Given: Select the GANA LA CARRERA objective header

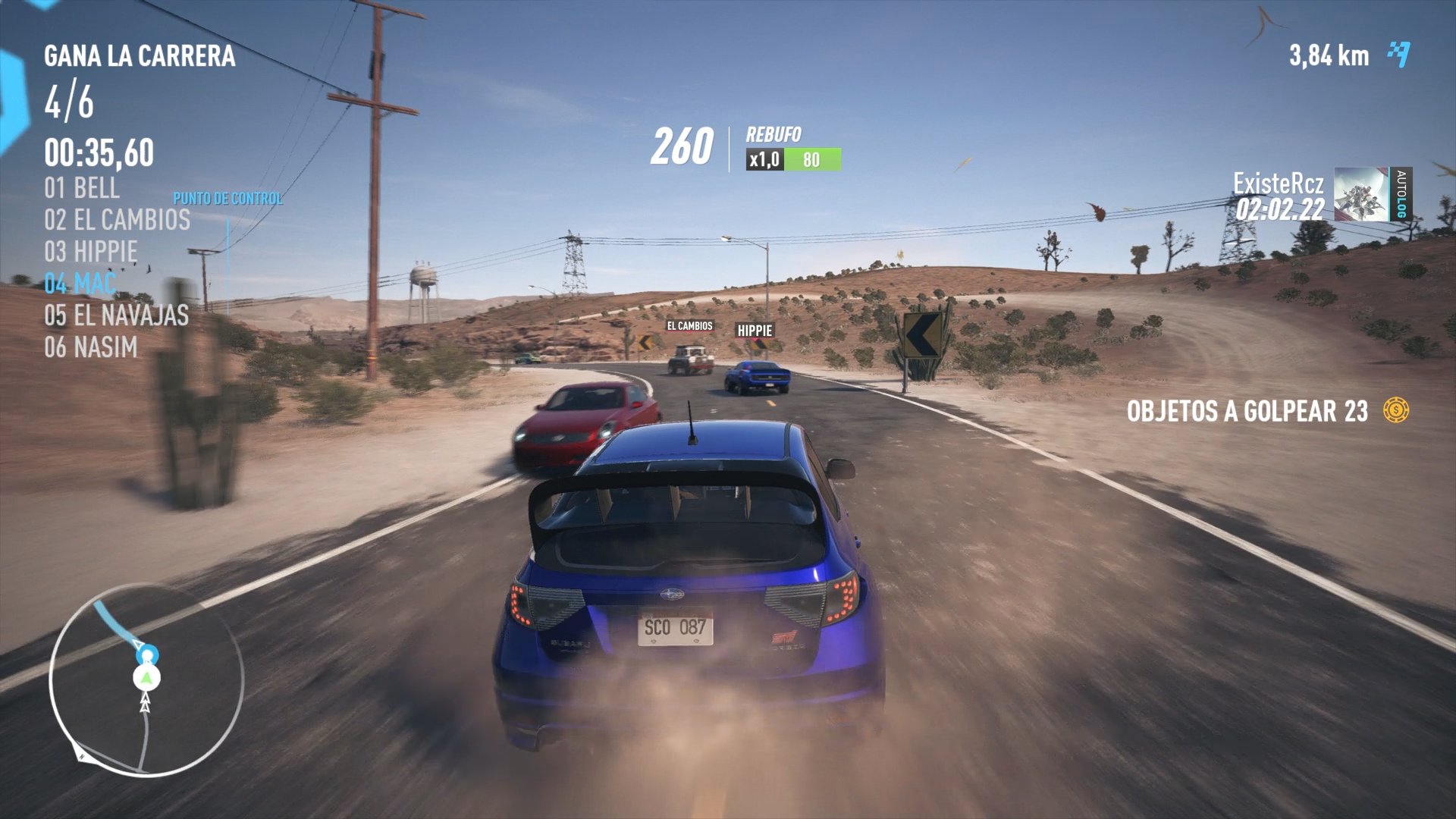Looking at the screenshot, I should 140,55.
